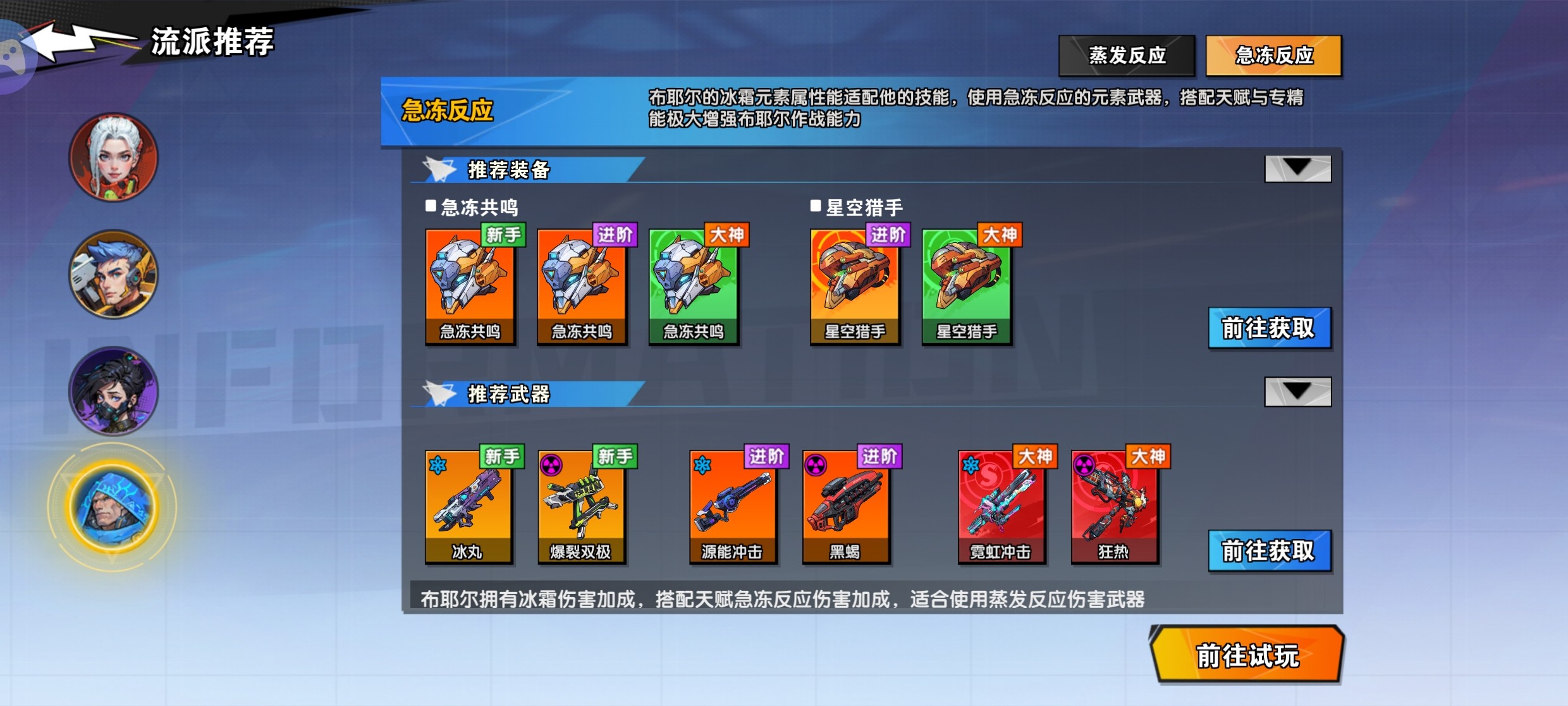
Task: Pick the masked dark-haired character portrait
Action: click(x=114, y=391)
